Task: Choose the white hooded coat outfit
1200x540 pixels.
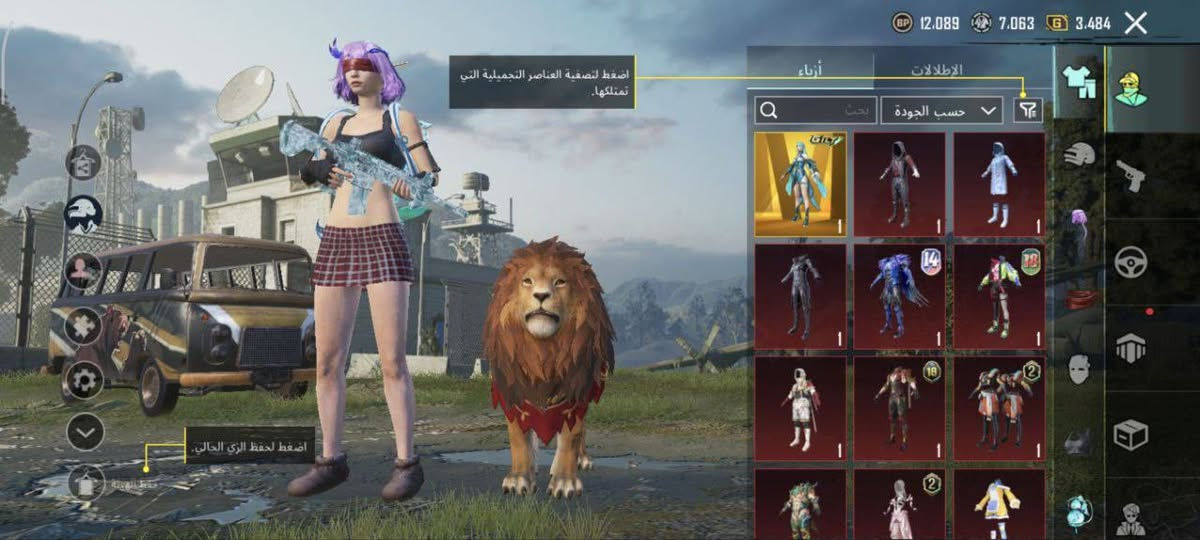Action: pyautogui.click(x=999, y=184)
